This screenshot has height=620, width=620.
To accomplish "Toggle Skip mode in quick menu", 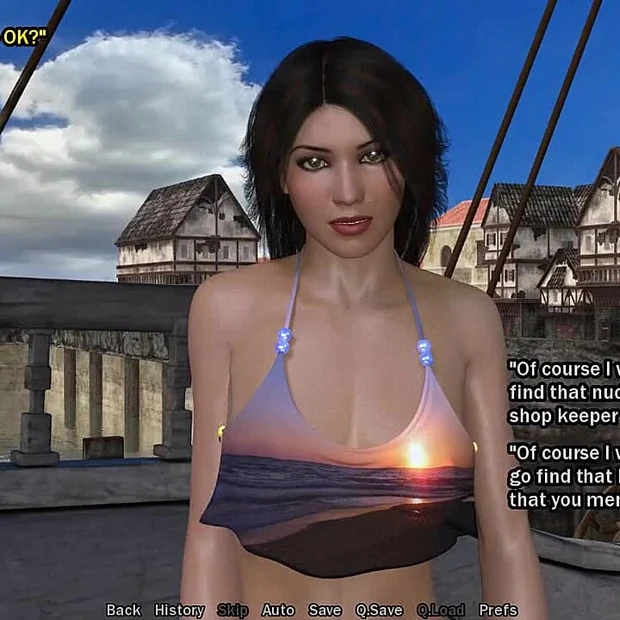I will [x=232, y=610].
